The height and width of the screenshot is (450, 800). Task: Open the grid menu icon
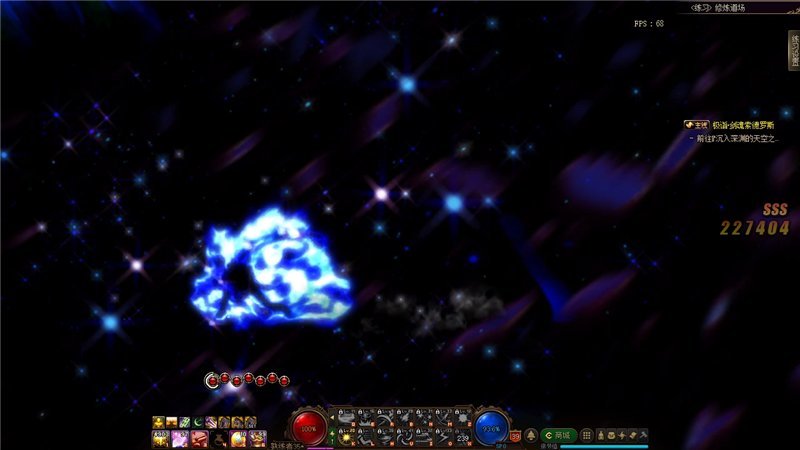coord(587,435)
